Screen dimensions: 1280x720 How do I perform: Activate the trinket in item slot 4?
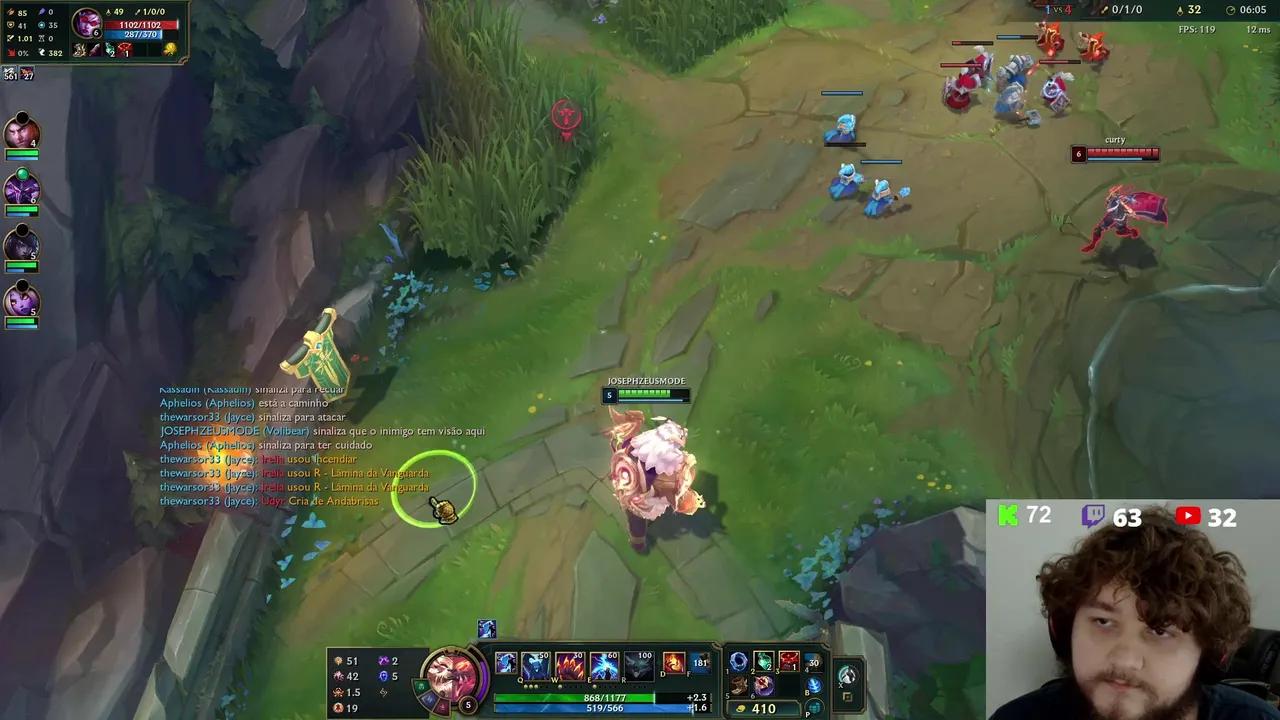click(x=814, y=662)
